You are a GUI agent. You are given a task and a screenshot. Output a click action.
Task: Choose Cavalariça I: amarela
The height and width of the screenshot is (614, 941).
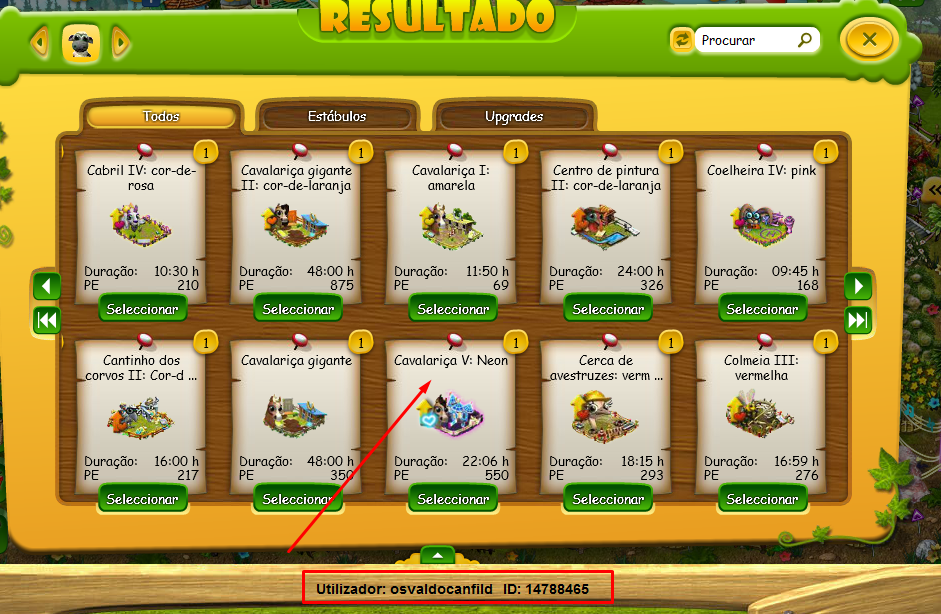(x=452, y=308)
